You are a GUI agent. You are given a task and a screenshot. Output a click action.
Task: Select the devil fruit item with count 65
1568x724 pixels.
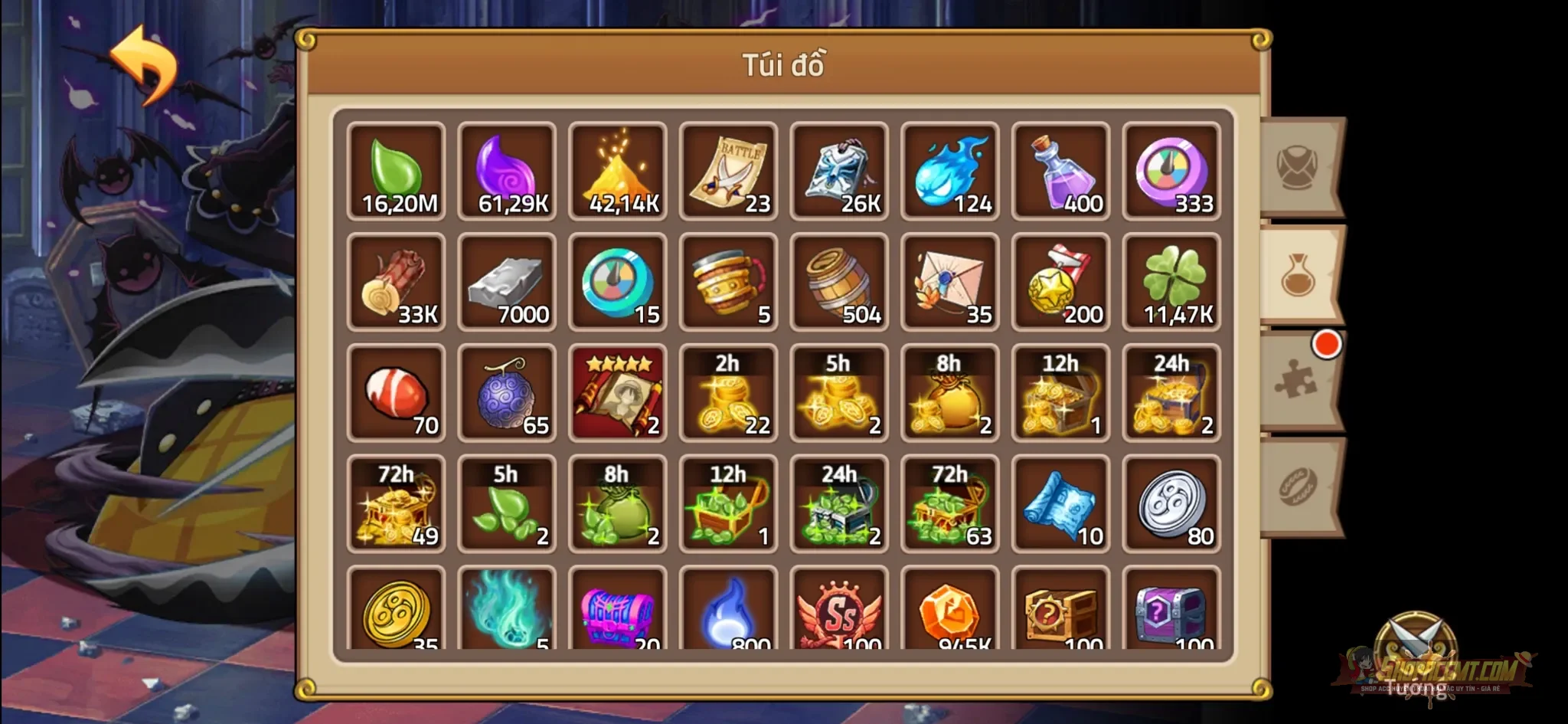(509, 391)
